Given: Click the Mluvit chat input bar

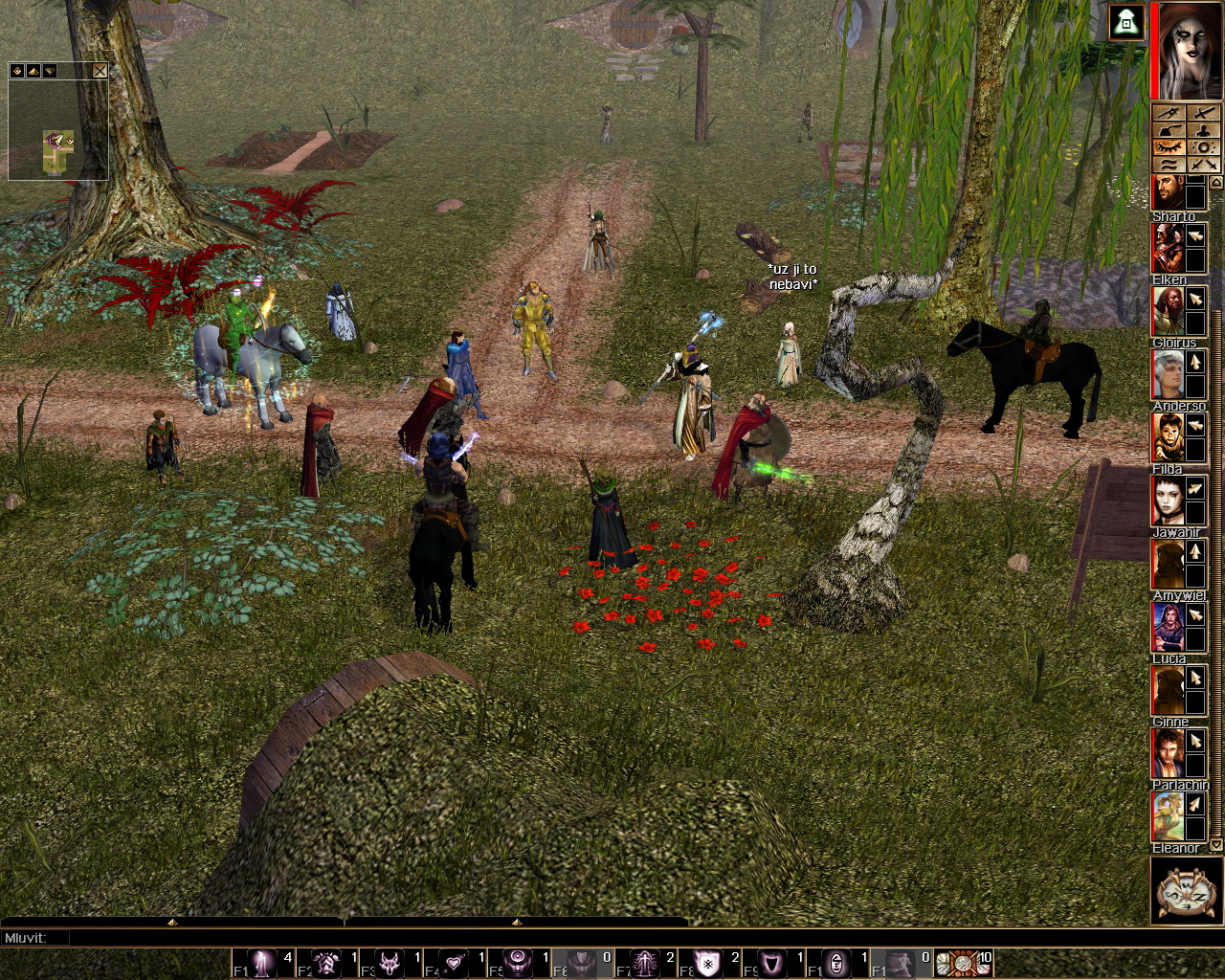Looking at the screenshot, I should click(x=383, y=938).
